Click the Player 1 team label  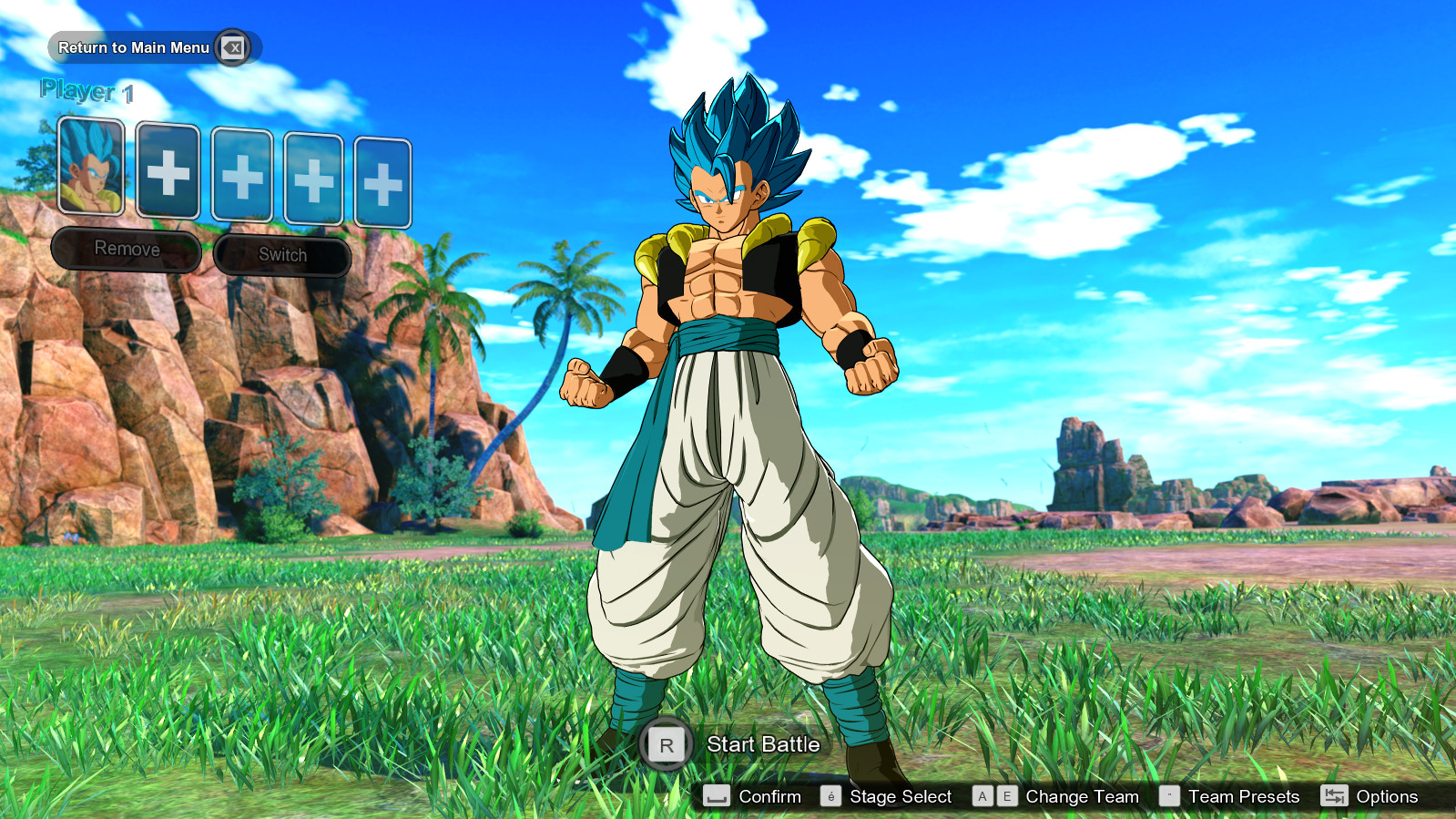(x=87, y=91)
